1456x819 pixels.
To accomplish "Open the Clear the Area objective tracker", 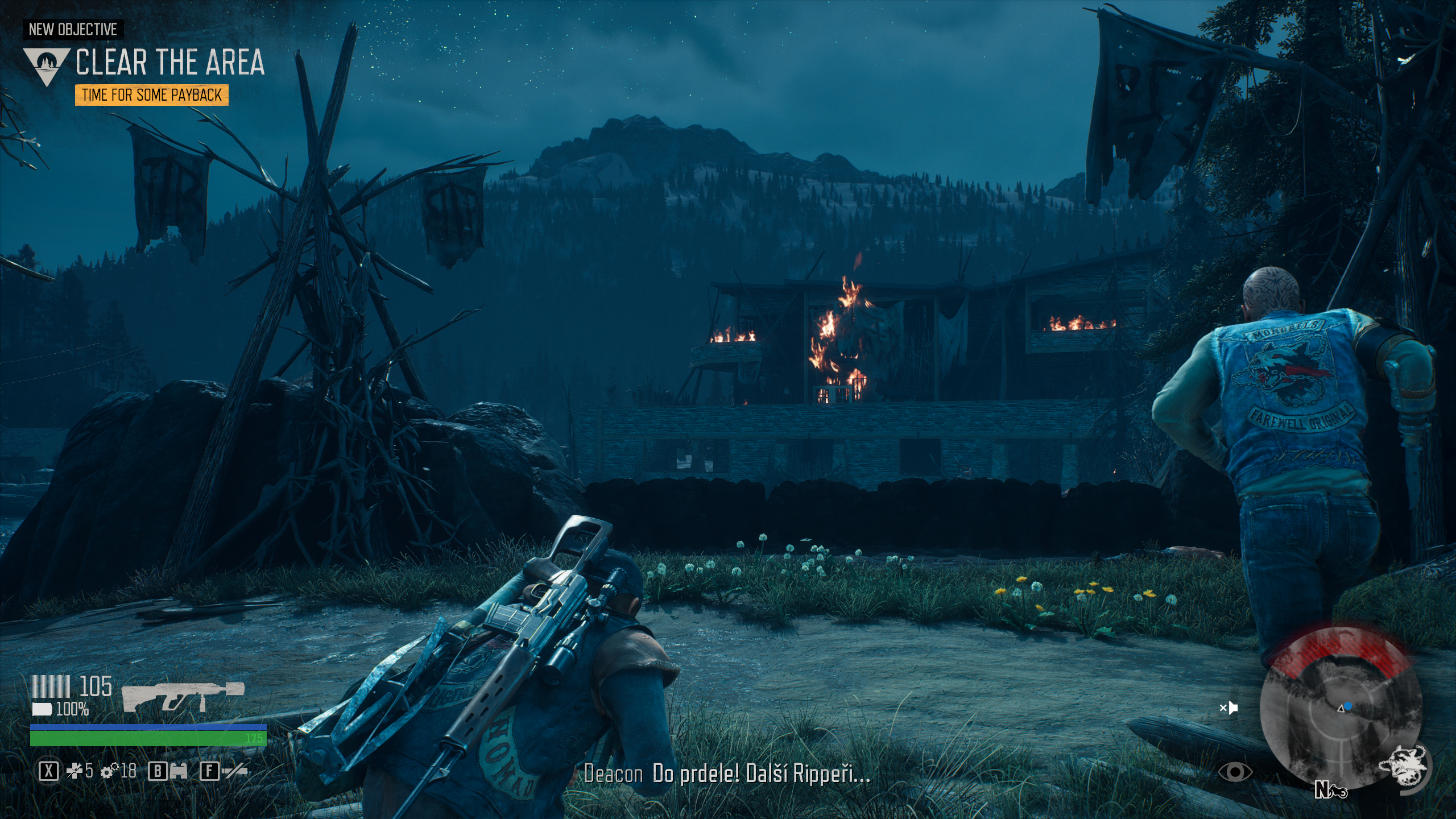I will click(x=169, y=62).
